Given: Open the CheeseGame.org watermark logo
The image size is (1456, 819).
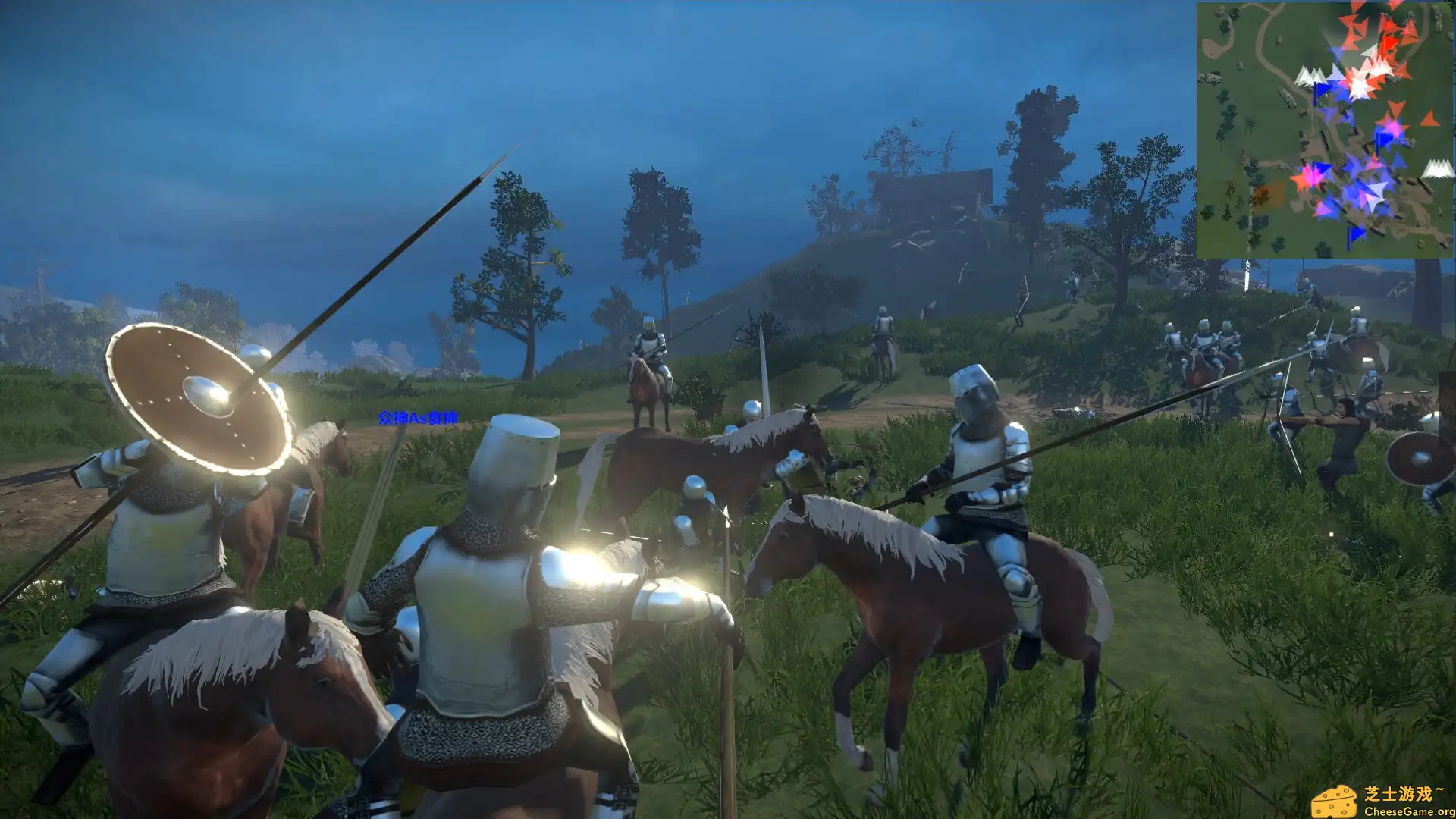Looking at the screenshot, I should coord(1382,801).
